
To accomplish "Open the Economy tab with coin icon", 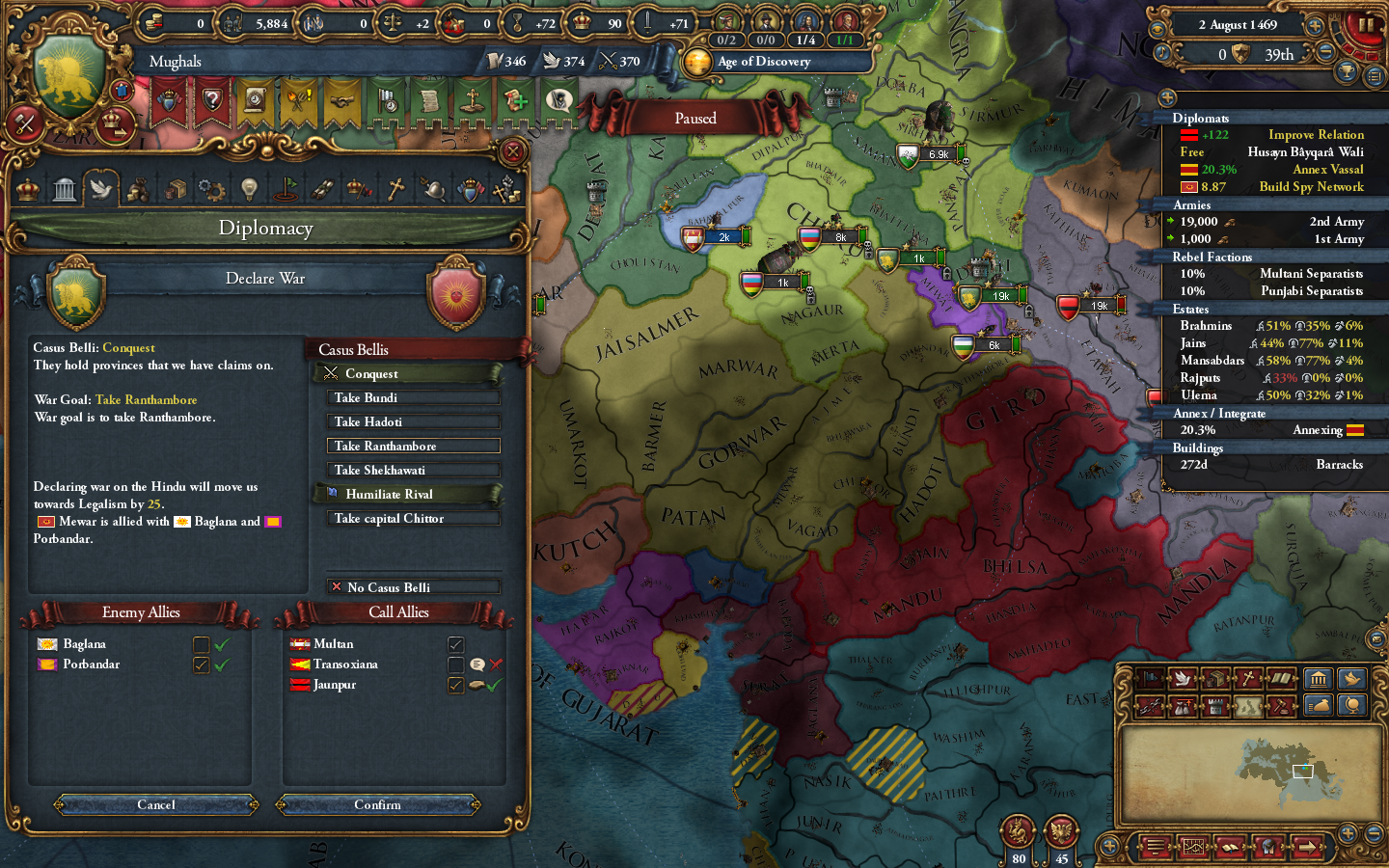I will (x=139, y=189).
